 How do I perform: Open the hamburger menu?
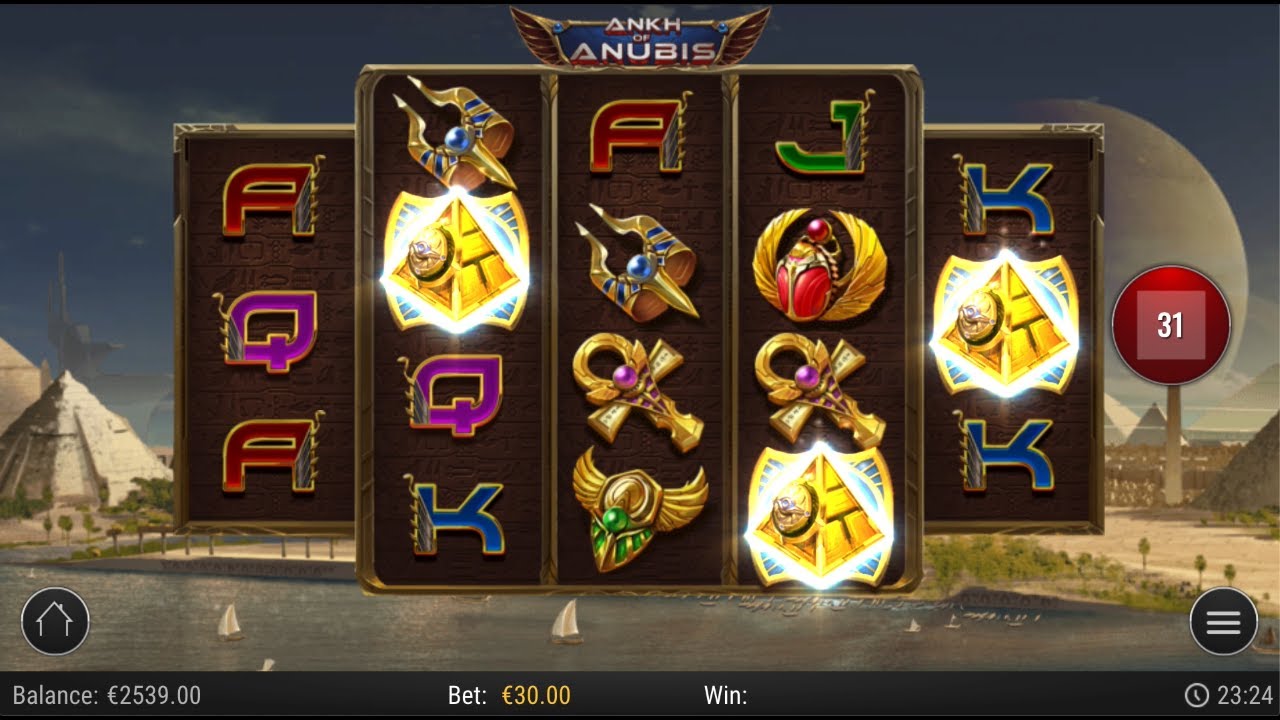tap(1223, 621)
